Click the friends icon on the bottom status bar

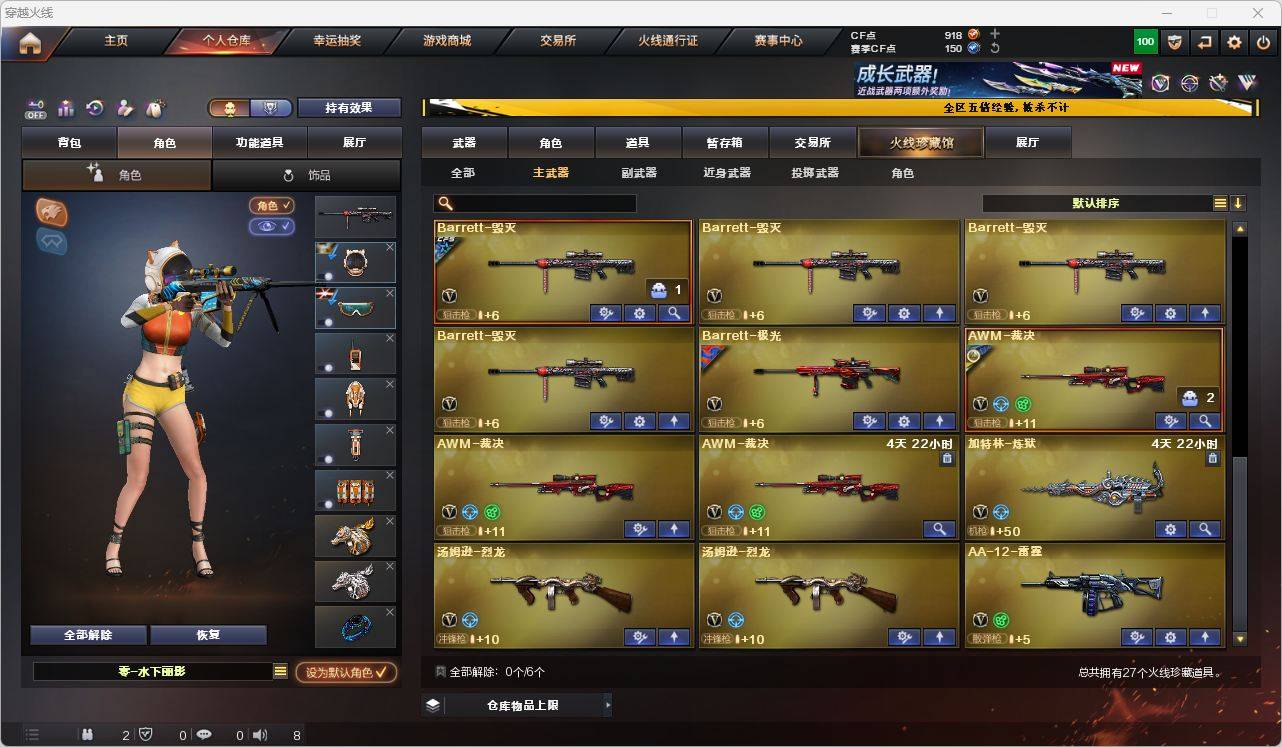[90, 735]
